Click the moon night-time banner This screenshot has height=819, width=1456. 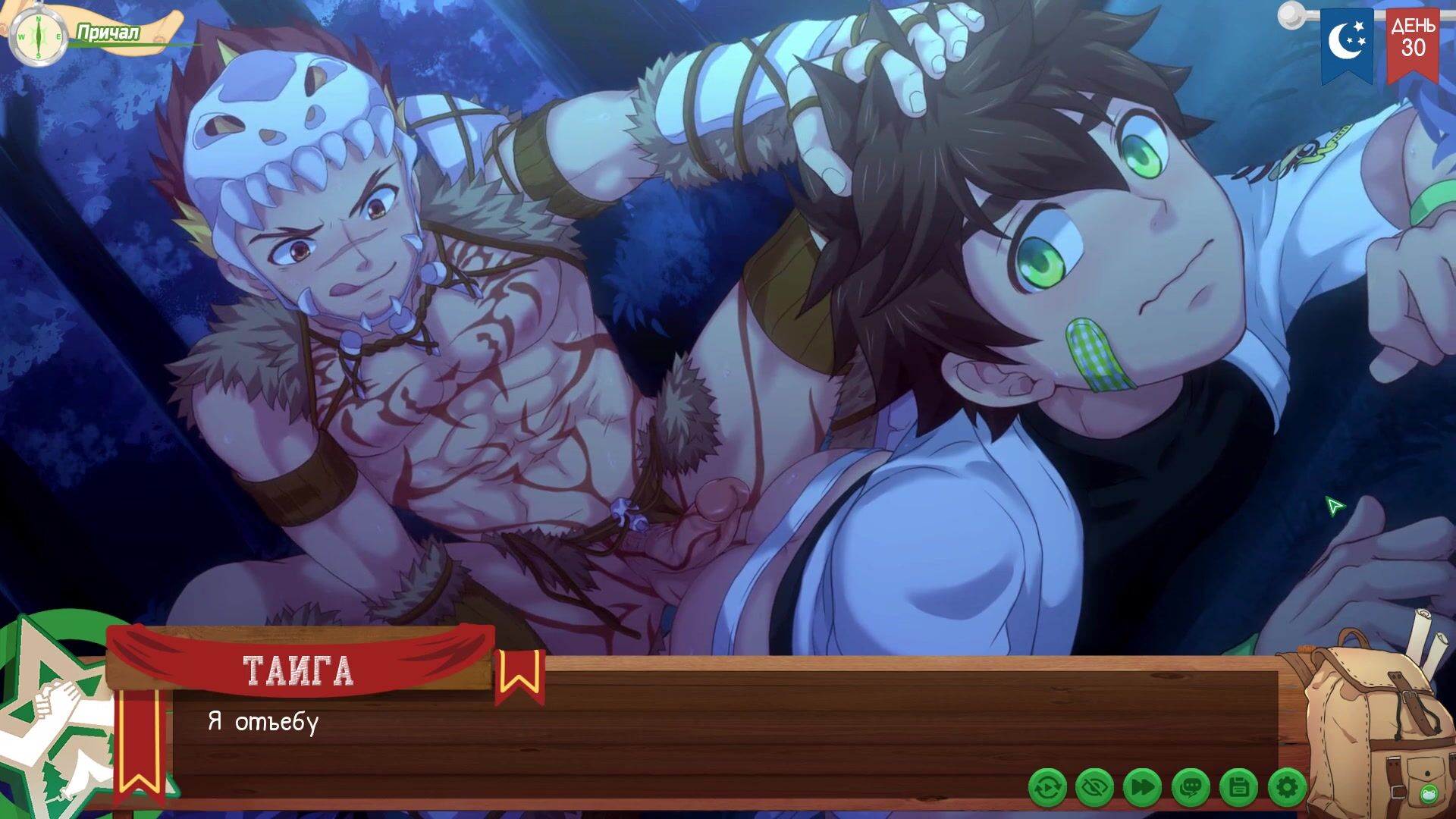pos(1347,42)
